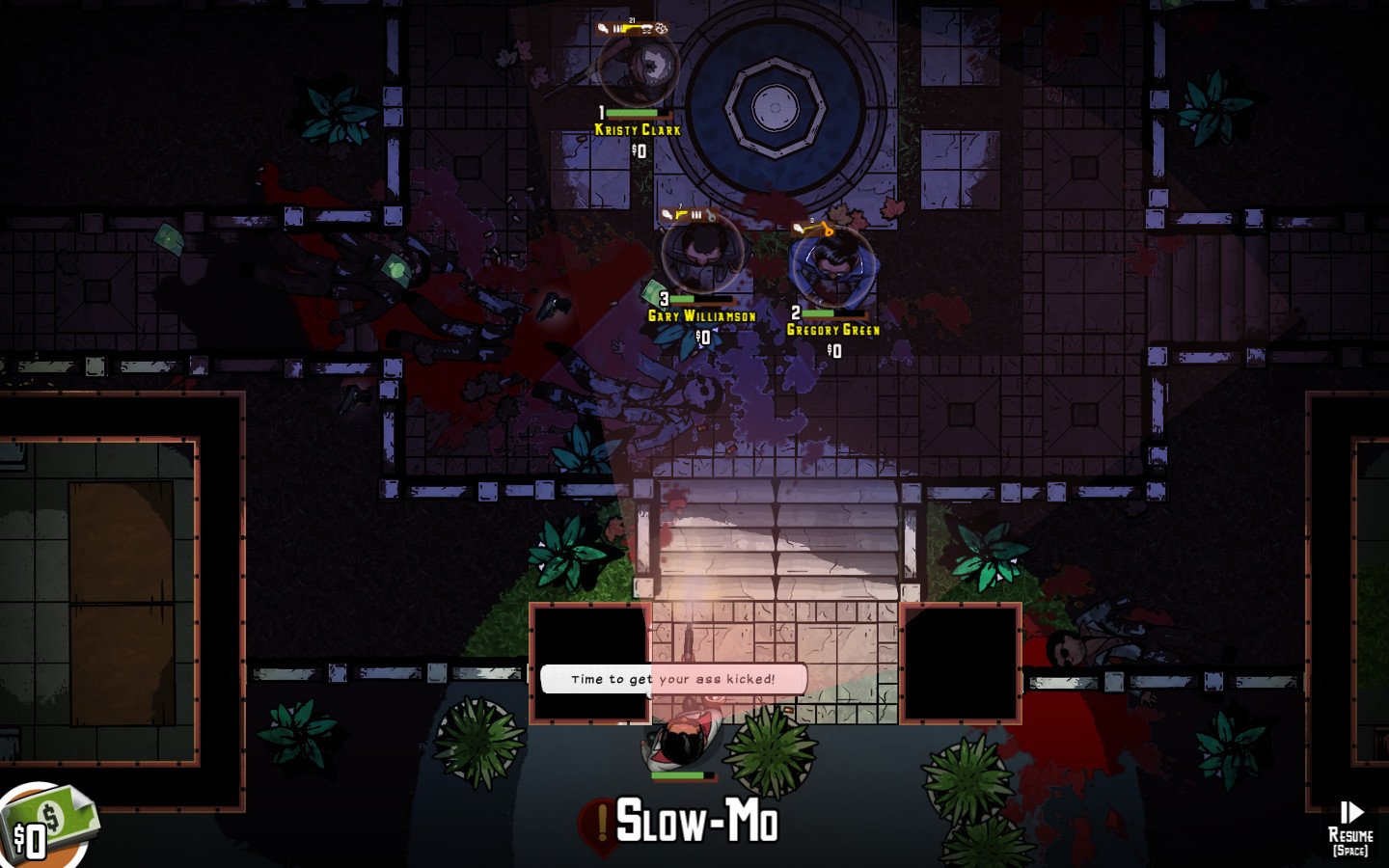Click Gregory Green's $0 money counter
The image size is (1389, 868).
[832, 349]
